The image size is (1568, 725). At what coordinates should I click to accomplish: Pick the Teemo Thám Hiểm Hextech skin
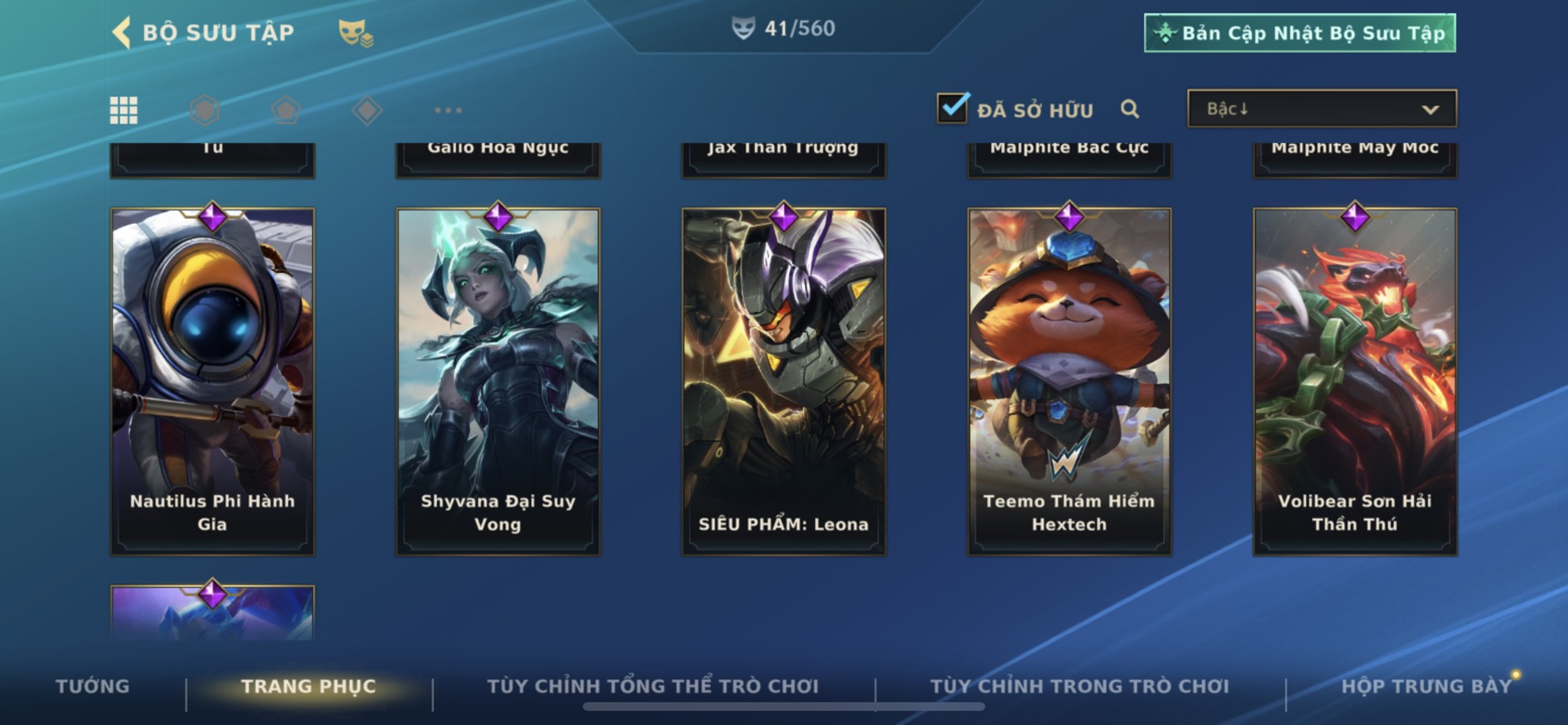click(x=1069, y=380)
